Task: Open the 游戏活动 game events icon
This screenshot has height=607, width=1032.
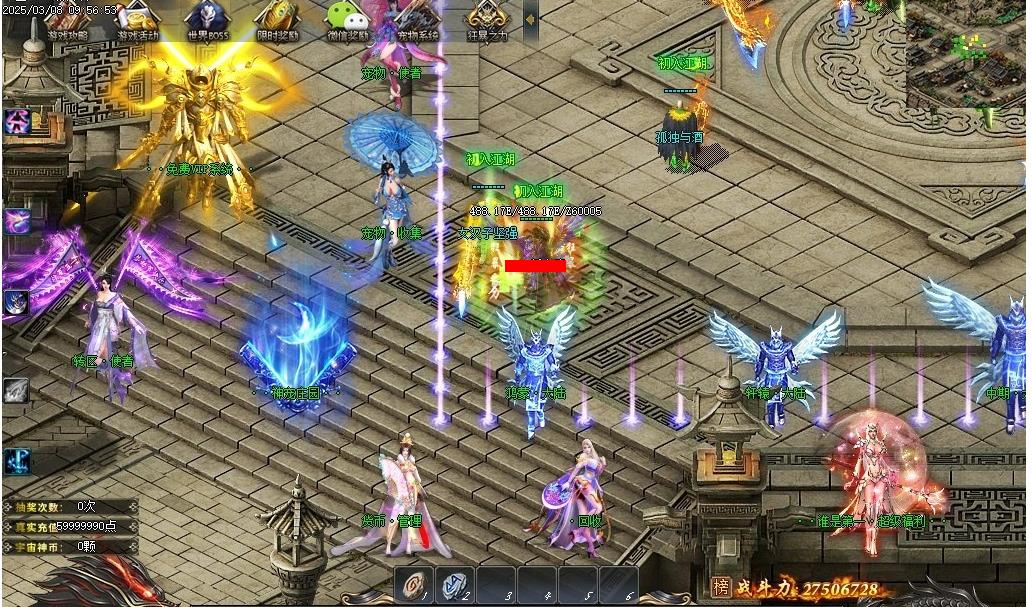Action: click(138, 21)
